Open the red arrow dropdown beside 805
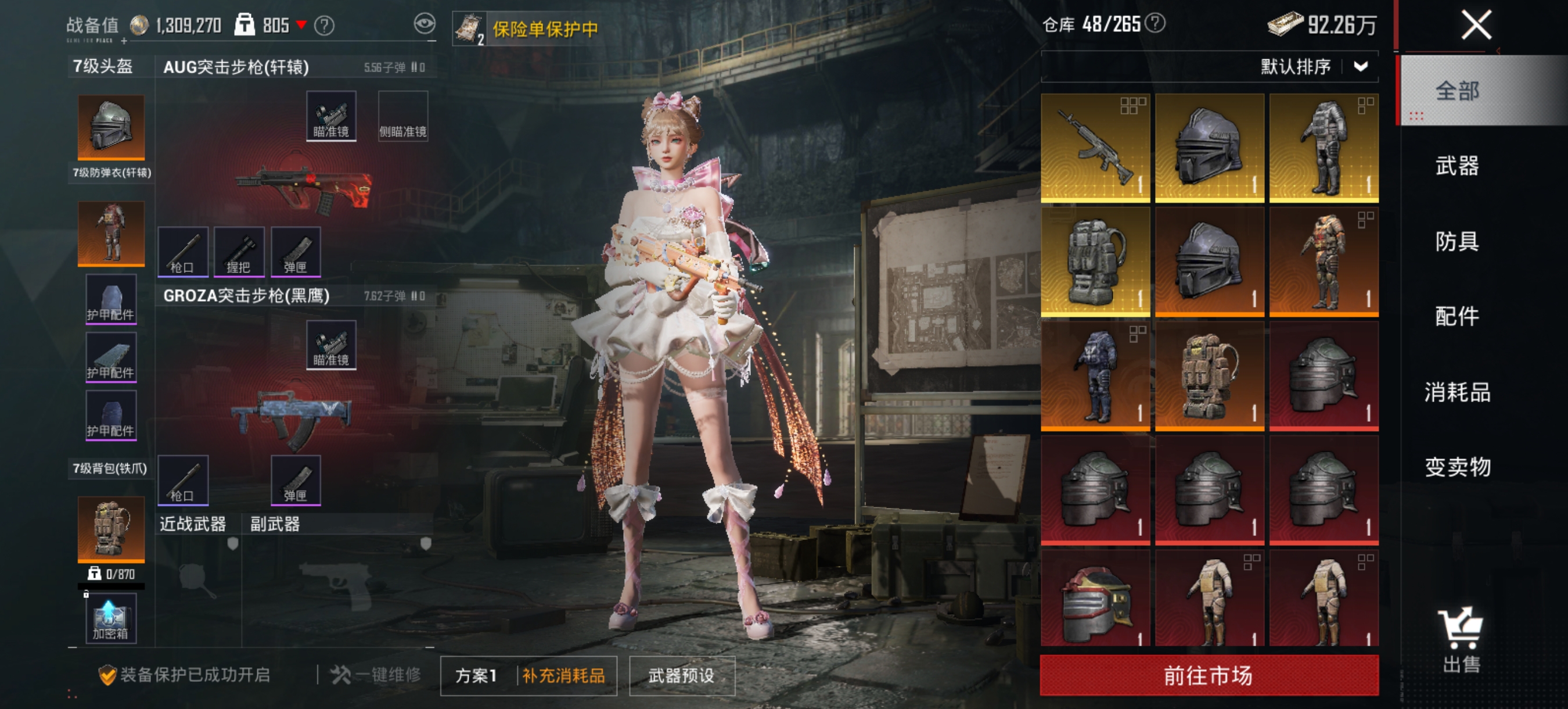The width and height of the screenshot is (1568, 709). coord(300,26)
